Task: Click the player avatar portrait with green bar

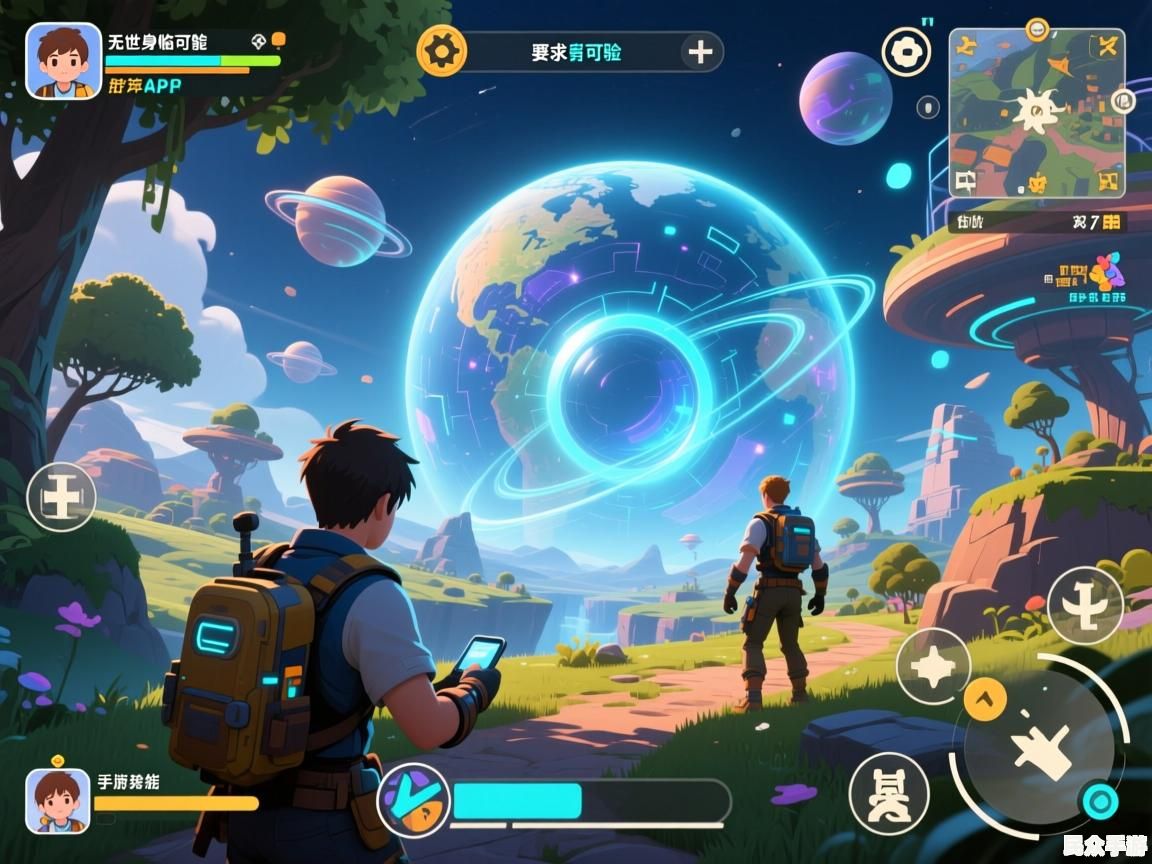Action: tap(63, 61)
